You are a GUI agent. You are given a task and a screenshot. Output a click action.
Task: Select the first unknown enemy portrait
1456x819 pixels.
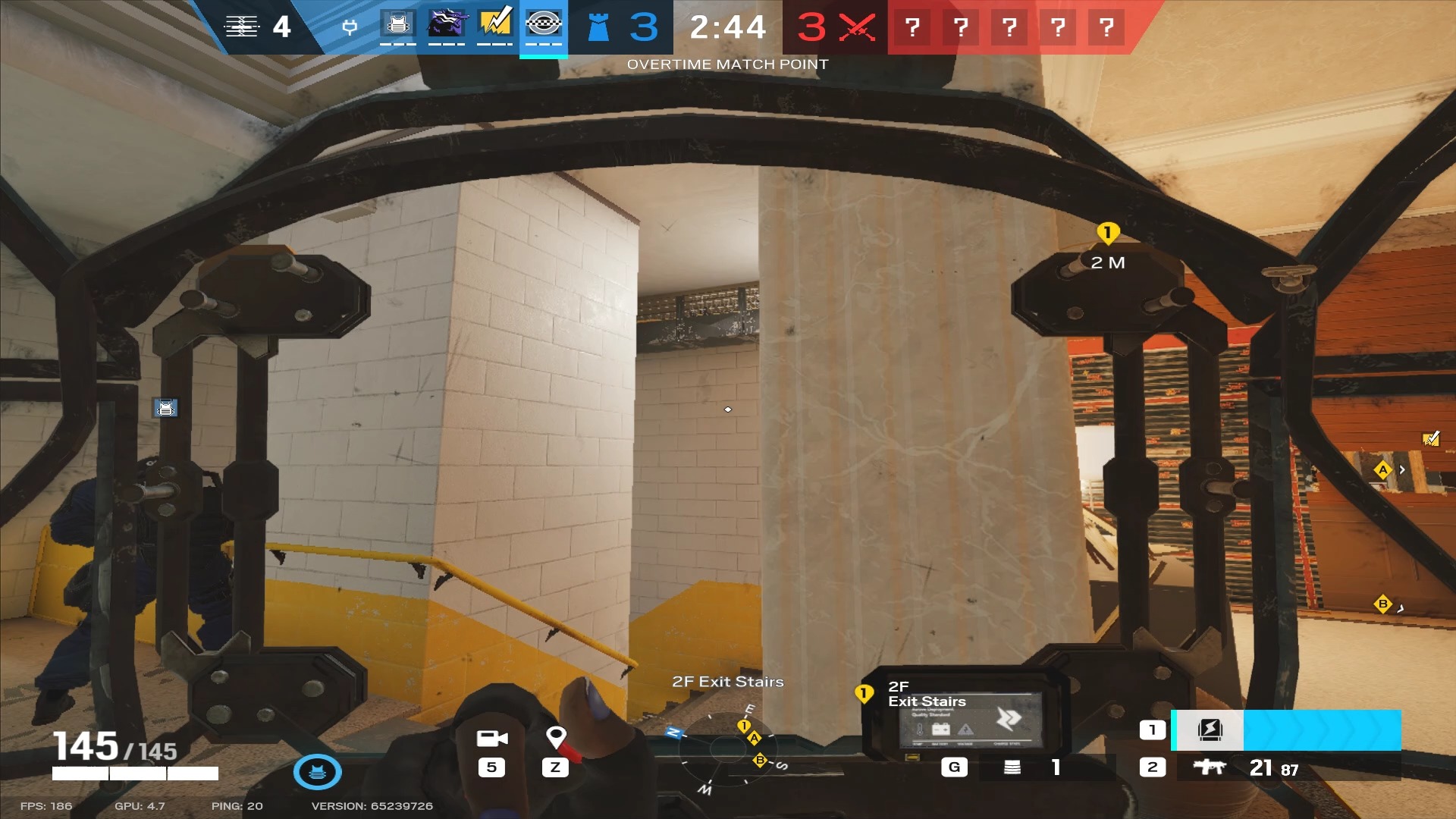point(915,27)
